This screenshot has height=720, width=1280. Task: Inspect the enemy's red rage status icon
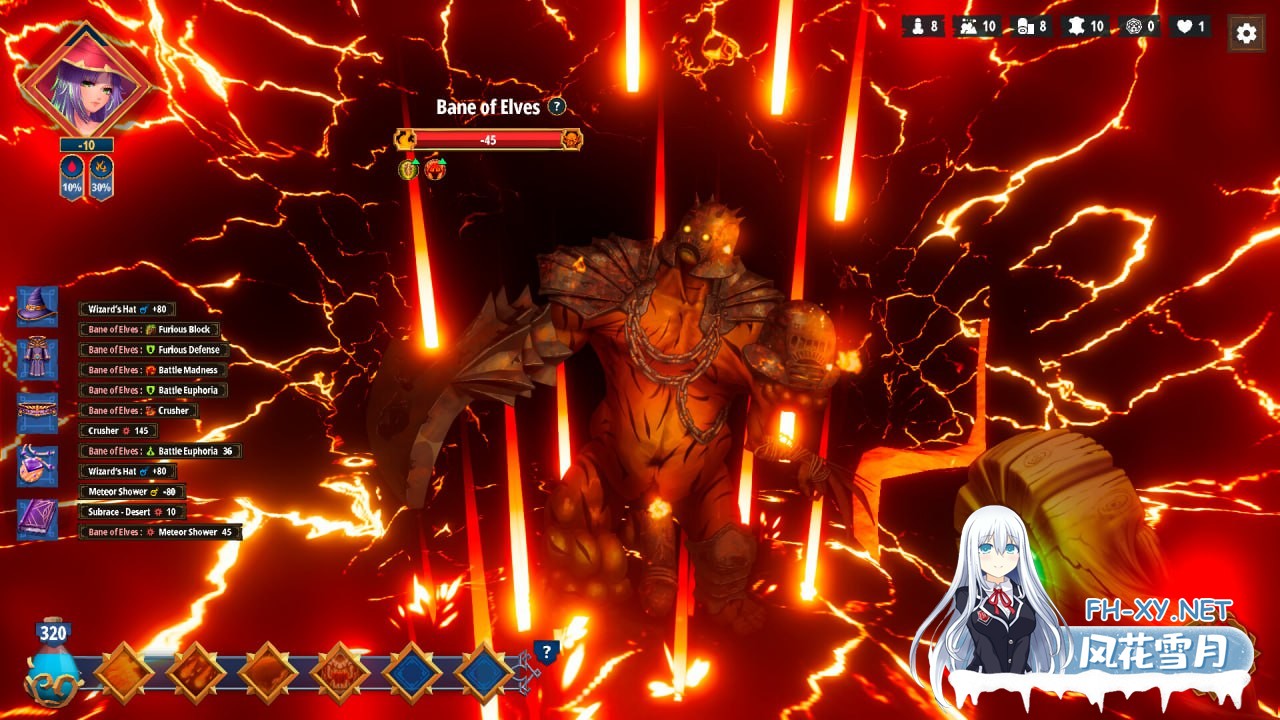pos(435,169)
